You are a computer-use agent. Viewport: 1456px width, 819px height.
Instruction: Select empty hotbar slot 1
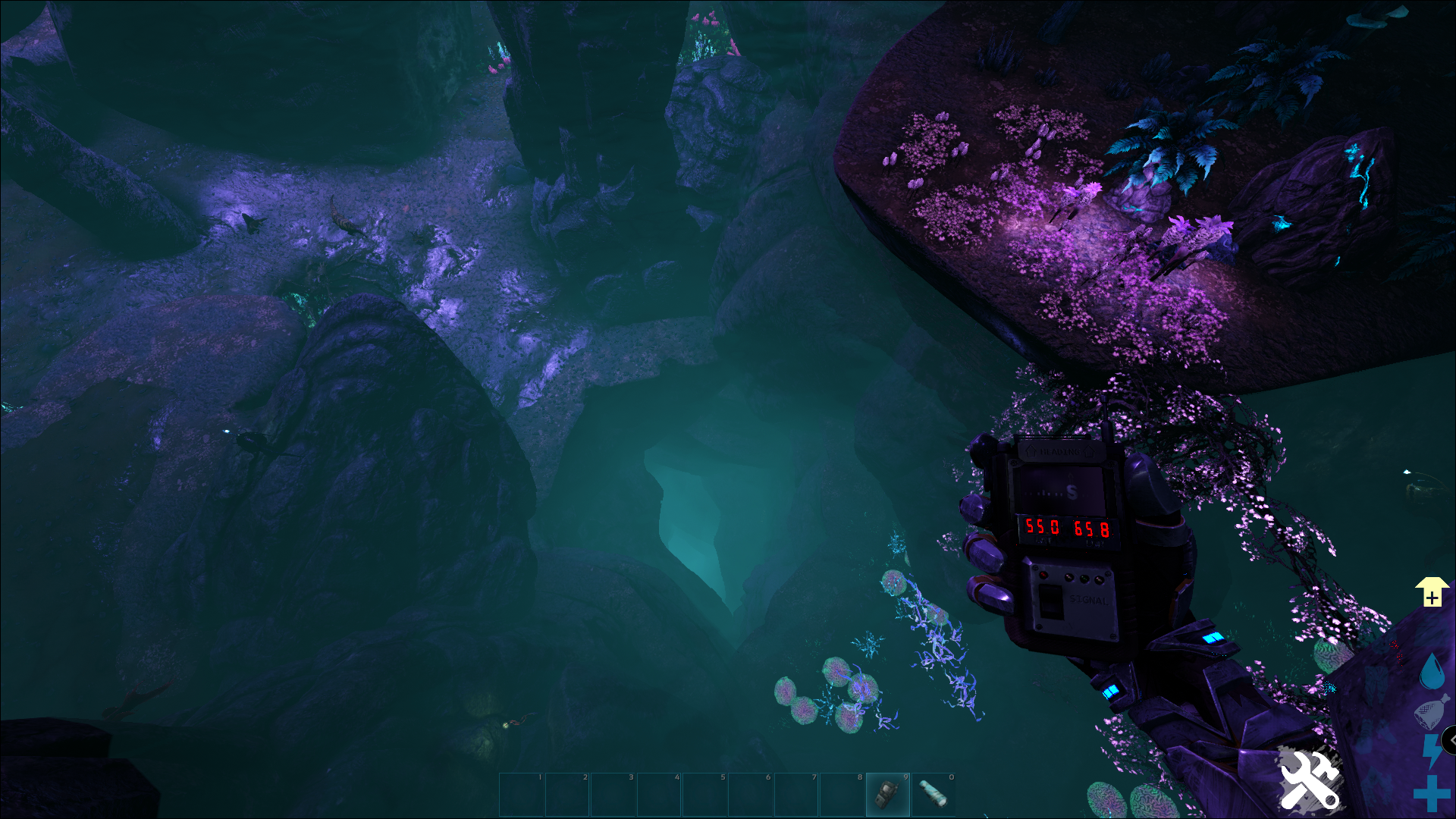[520, 794]
